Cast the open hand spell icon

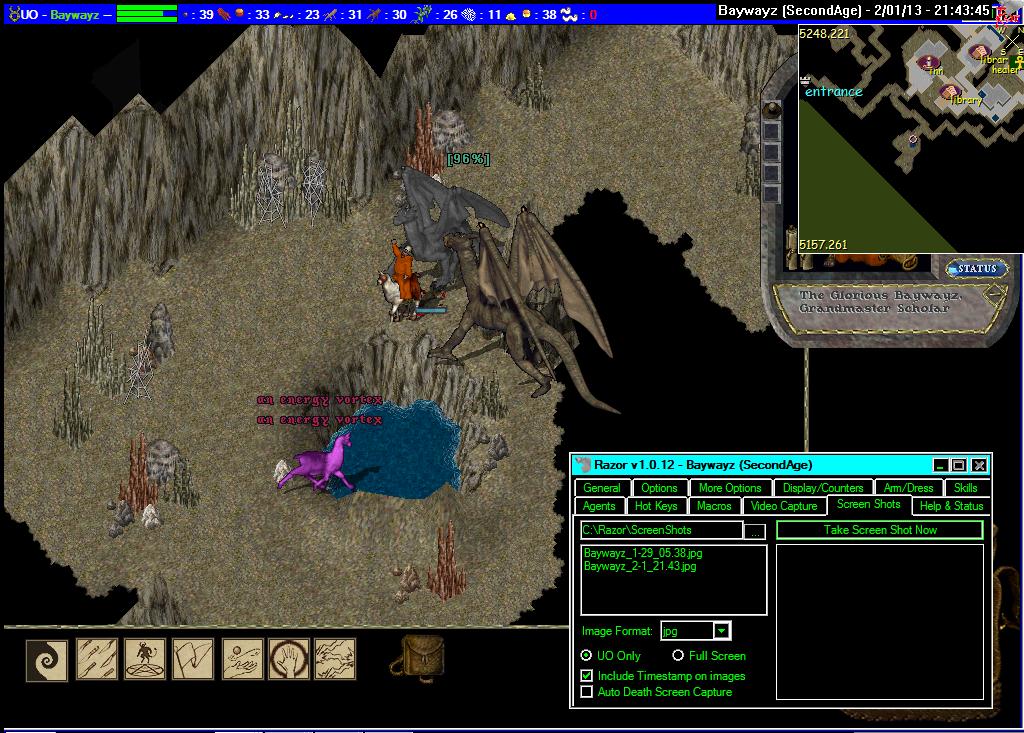(x=289, y=660)
